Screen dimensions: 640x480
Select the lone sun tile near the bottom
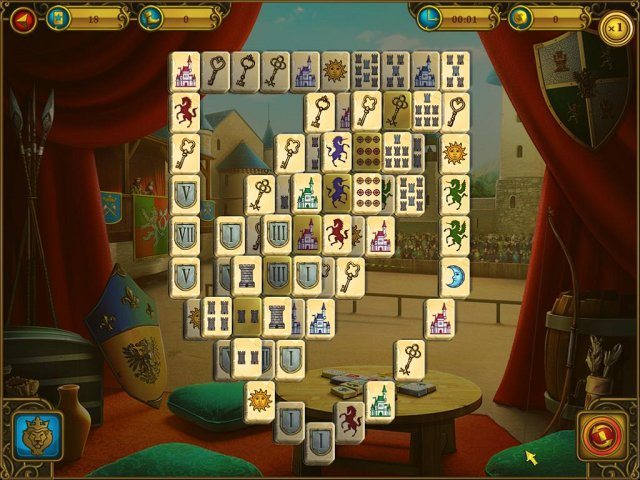point(260,400)
